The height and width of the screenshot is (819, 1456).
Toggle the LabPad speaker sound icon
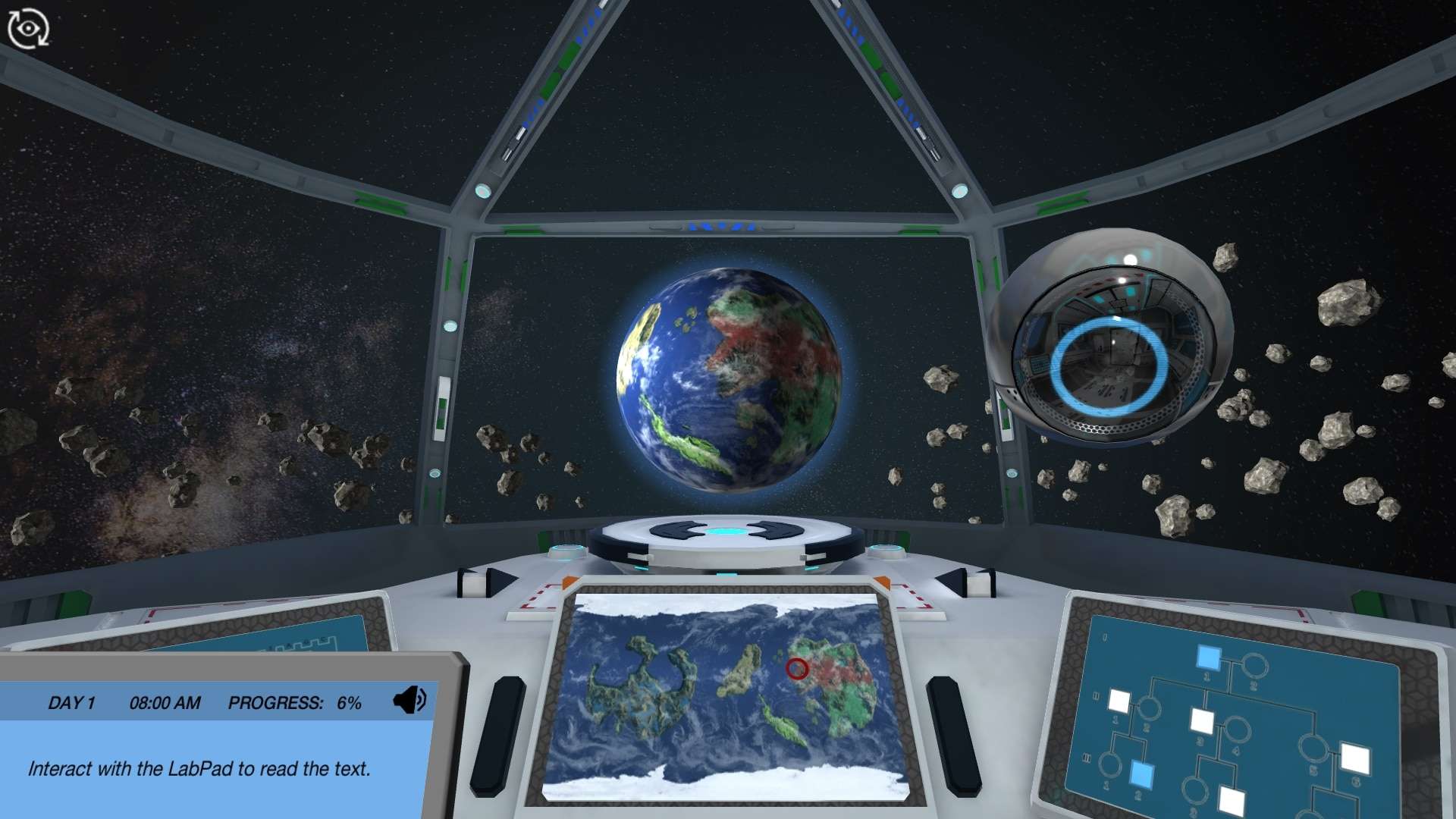409,701
